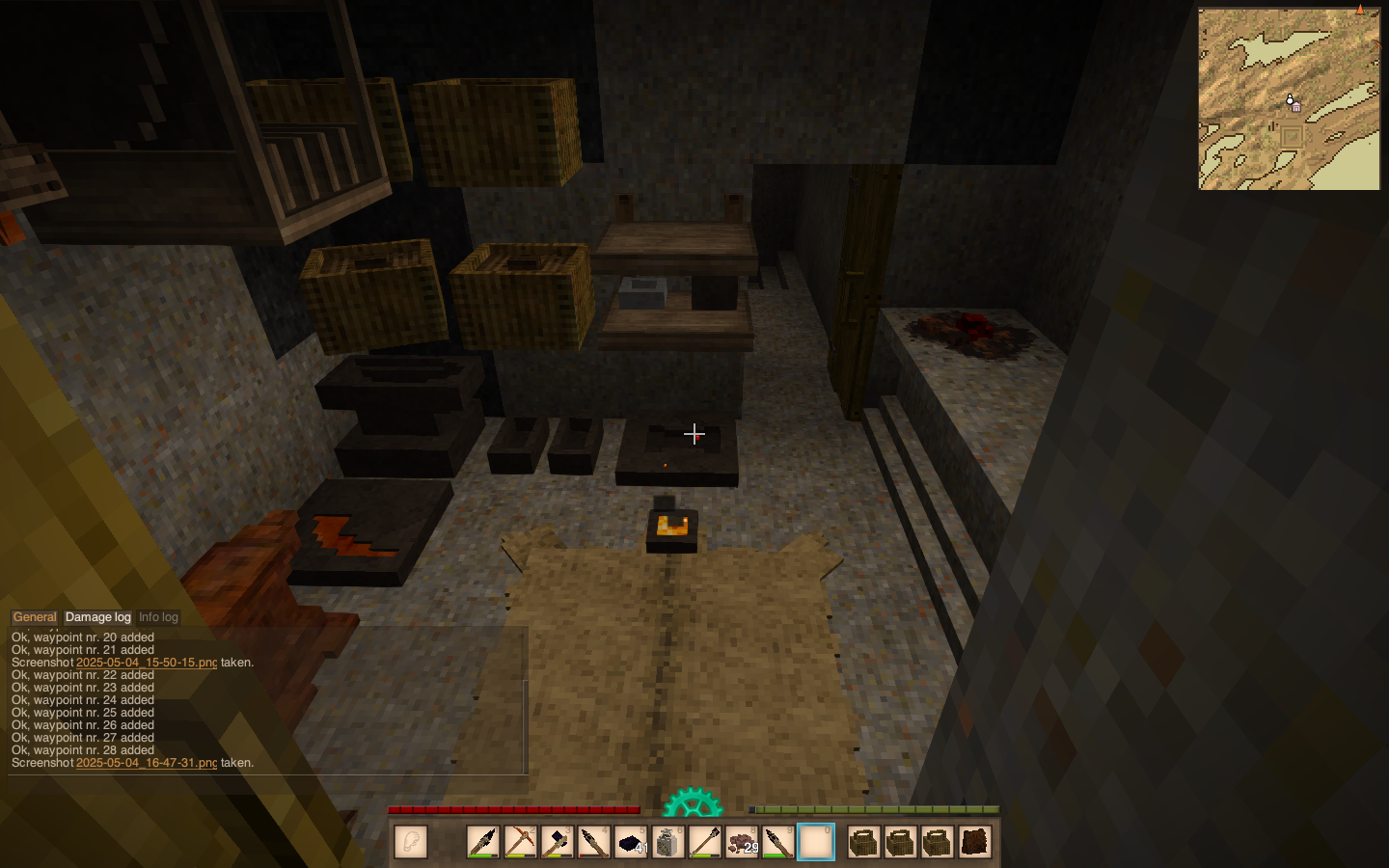This screenshot has height=868, width=1389.
Task: Select the black coal stack of 41
Action: (631, 842)
